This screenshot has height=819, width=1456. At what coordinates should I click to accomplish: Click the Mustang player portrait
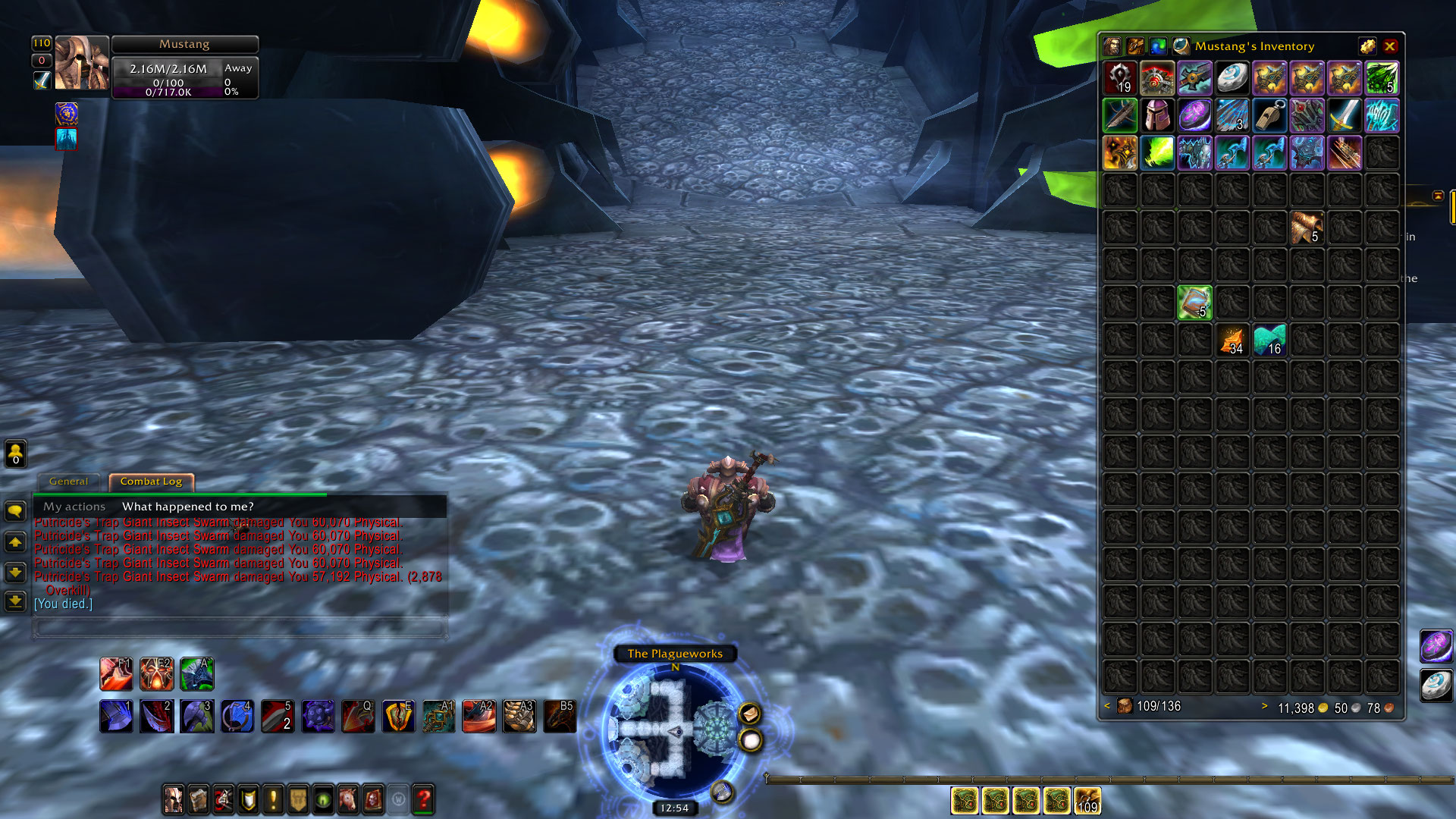82,63
